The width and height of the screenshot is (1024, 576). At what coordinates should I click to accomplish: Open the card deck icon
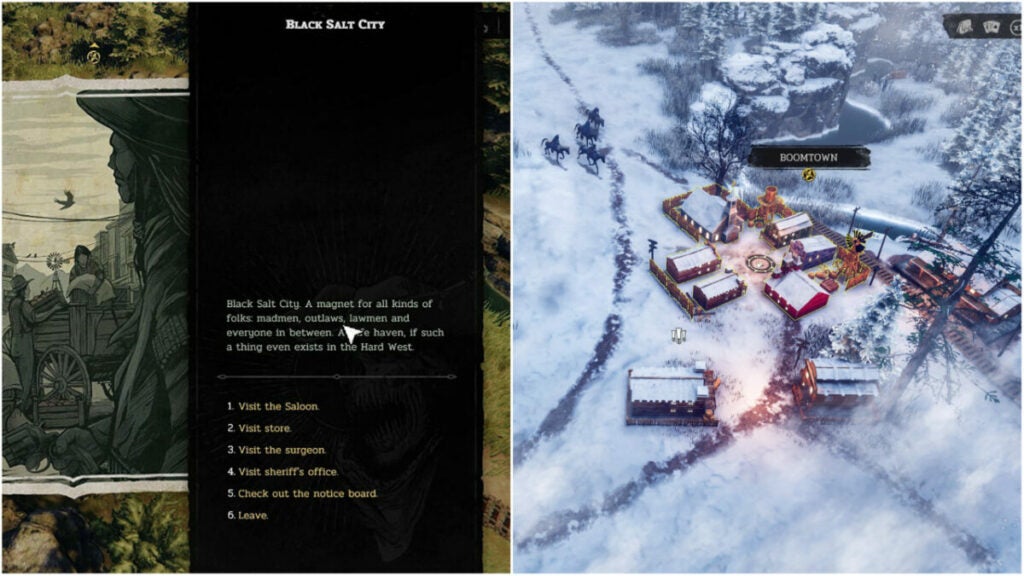tap(965, 27)
